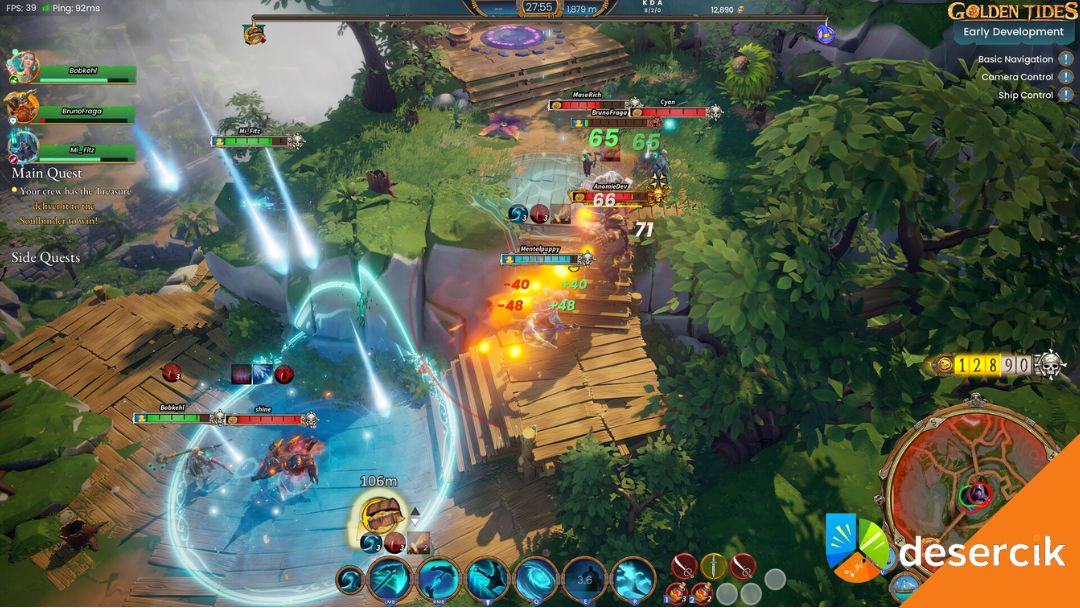
Task: Activate the whirlpool ability on Q
Action: tap(535, 578)
